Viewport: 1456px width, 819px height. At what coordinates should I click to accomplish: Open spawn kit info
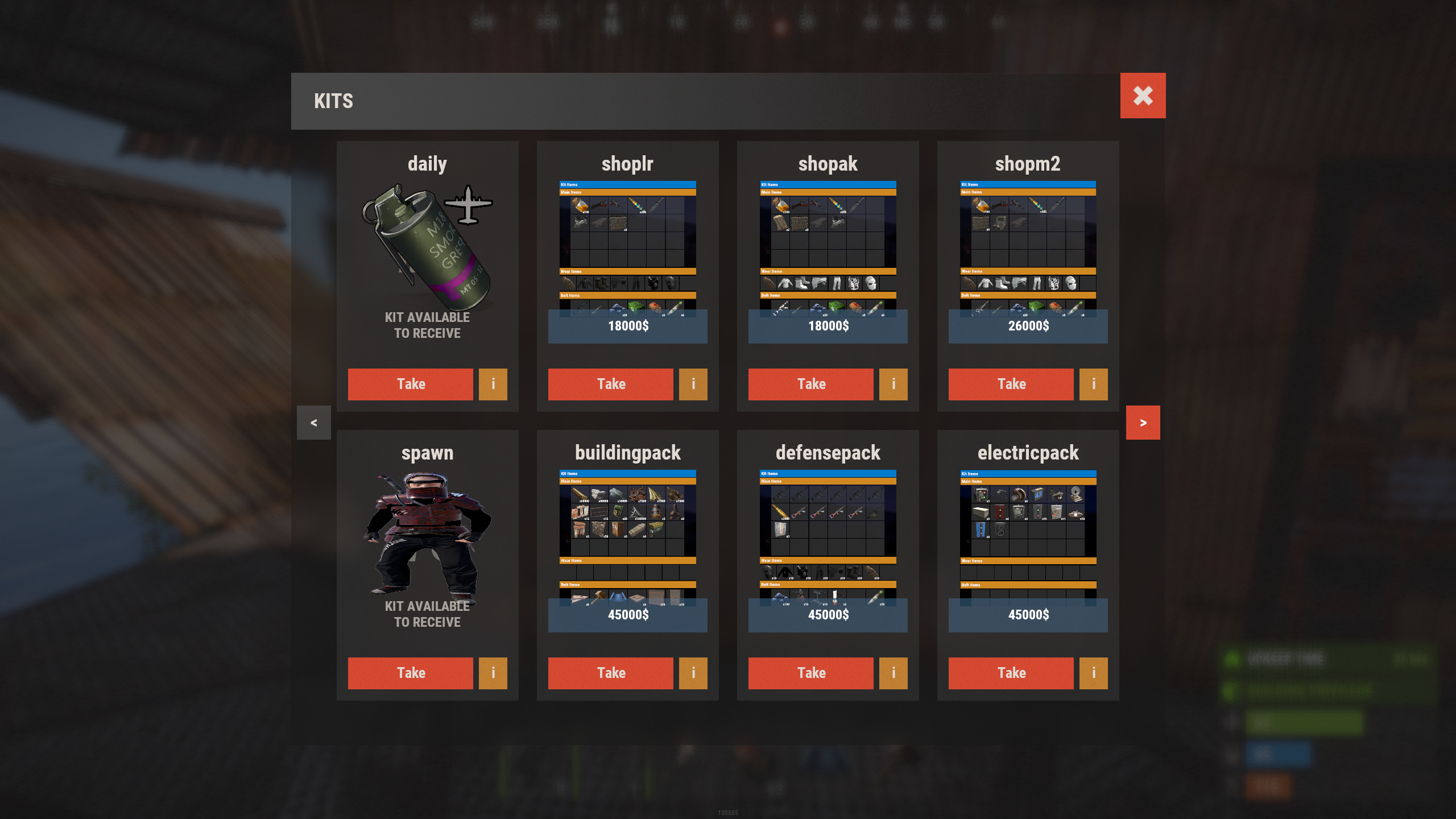493,673
